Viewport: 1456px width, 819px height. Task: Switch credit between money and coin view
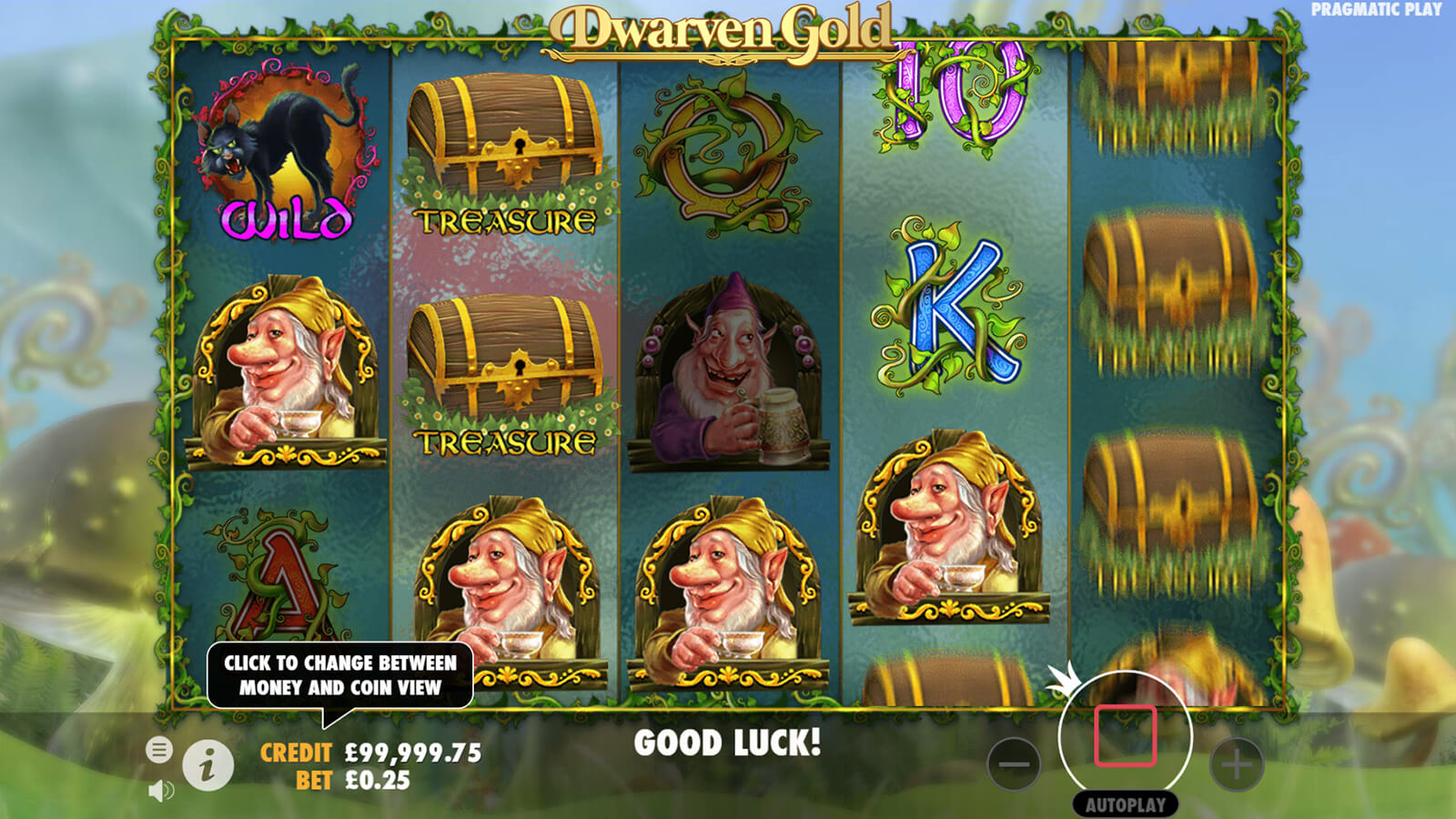(370, 753)
